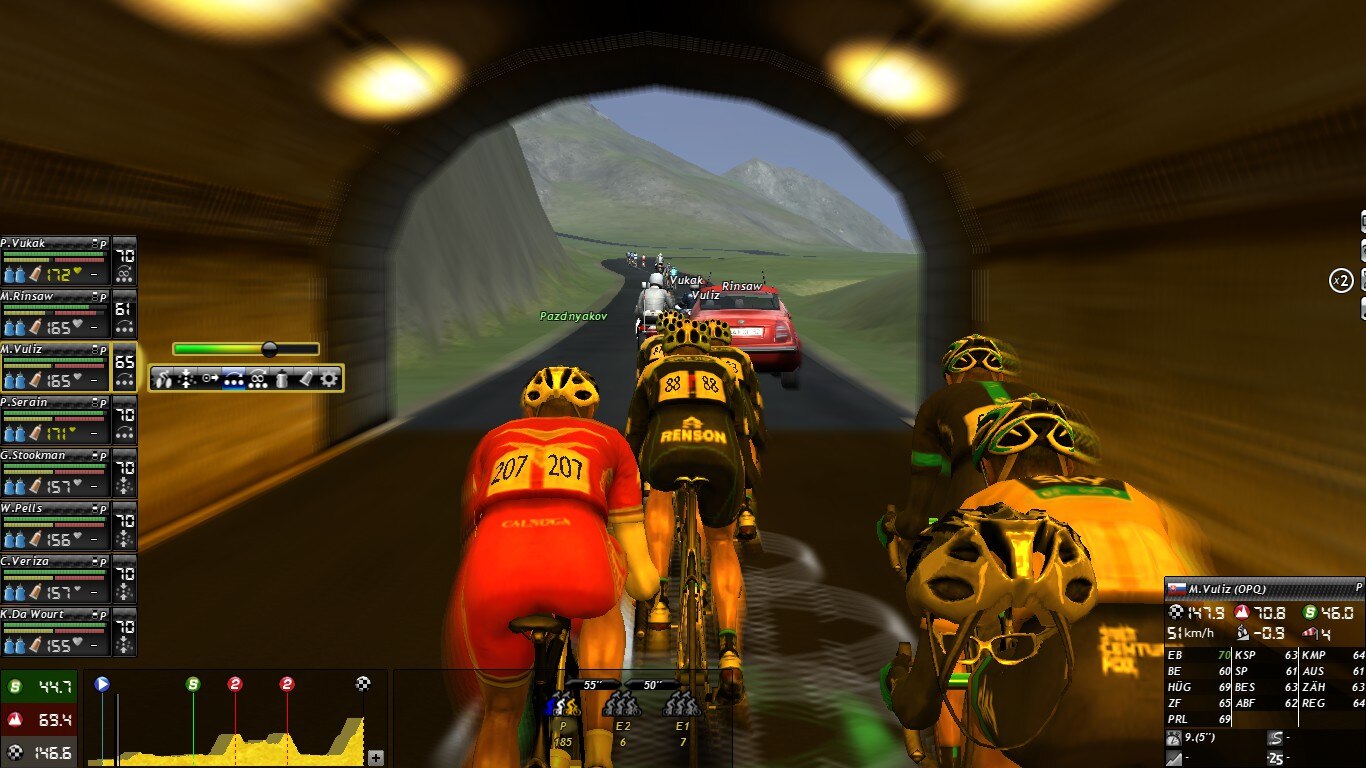The width and height of the screenshot is (1366, 768).
Task: Select rider P.Serain in the team list
Action: tap(54, 419)
